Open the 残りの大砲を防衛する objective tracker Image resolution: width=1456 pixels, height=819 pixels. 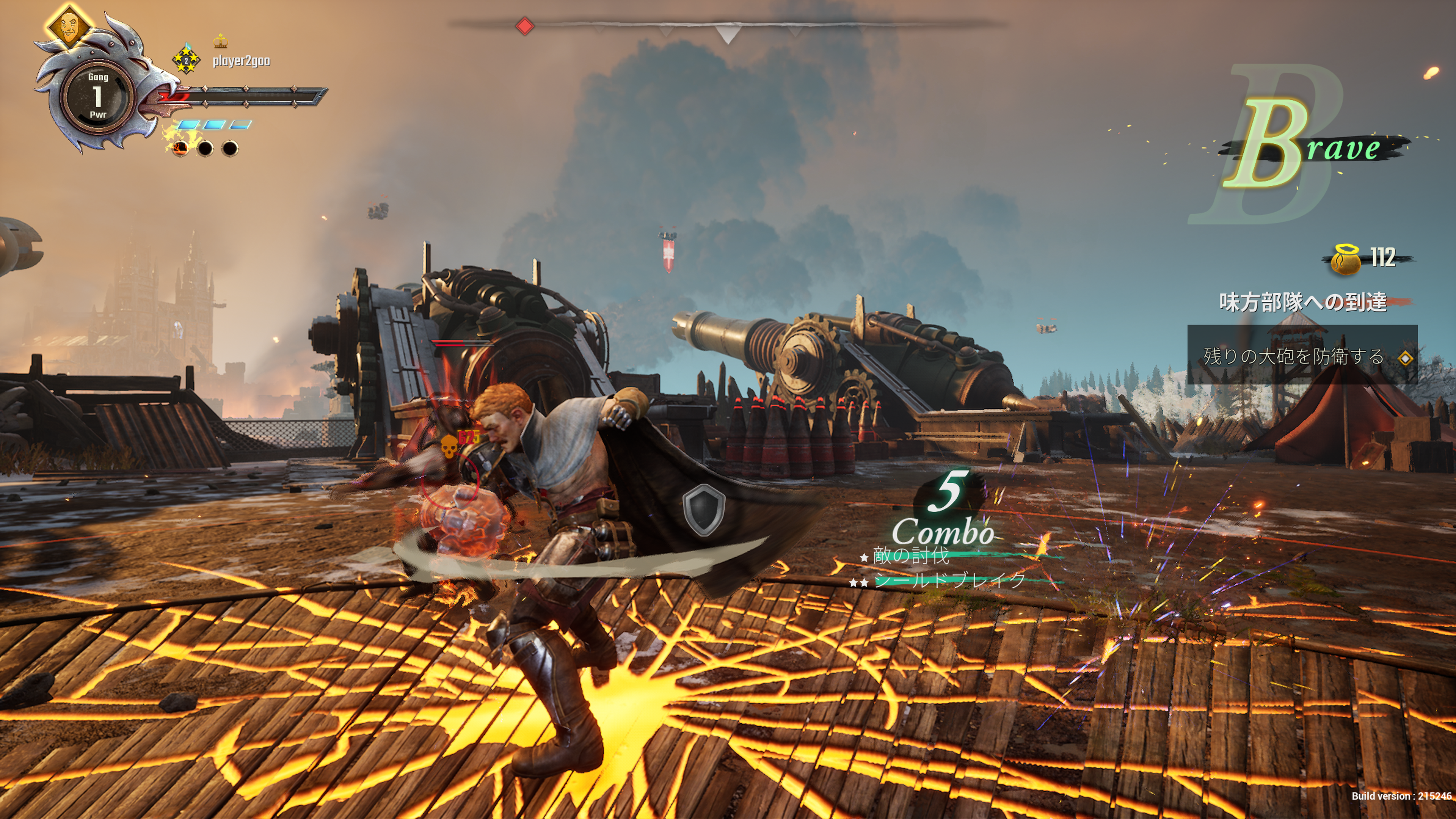pos(1301,356)
